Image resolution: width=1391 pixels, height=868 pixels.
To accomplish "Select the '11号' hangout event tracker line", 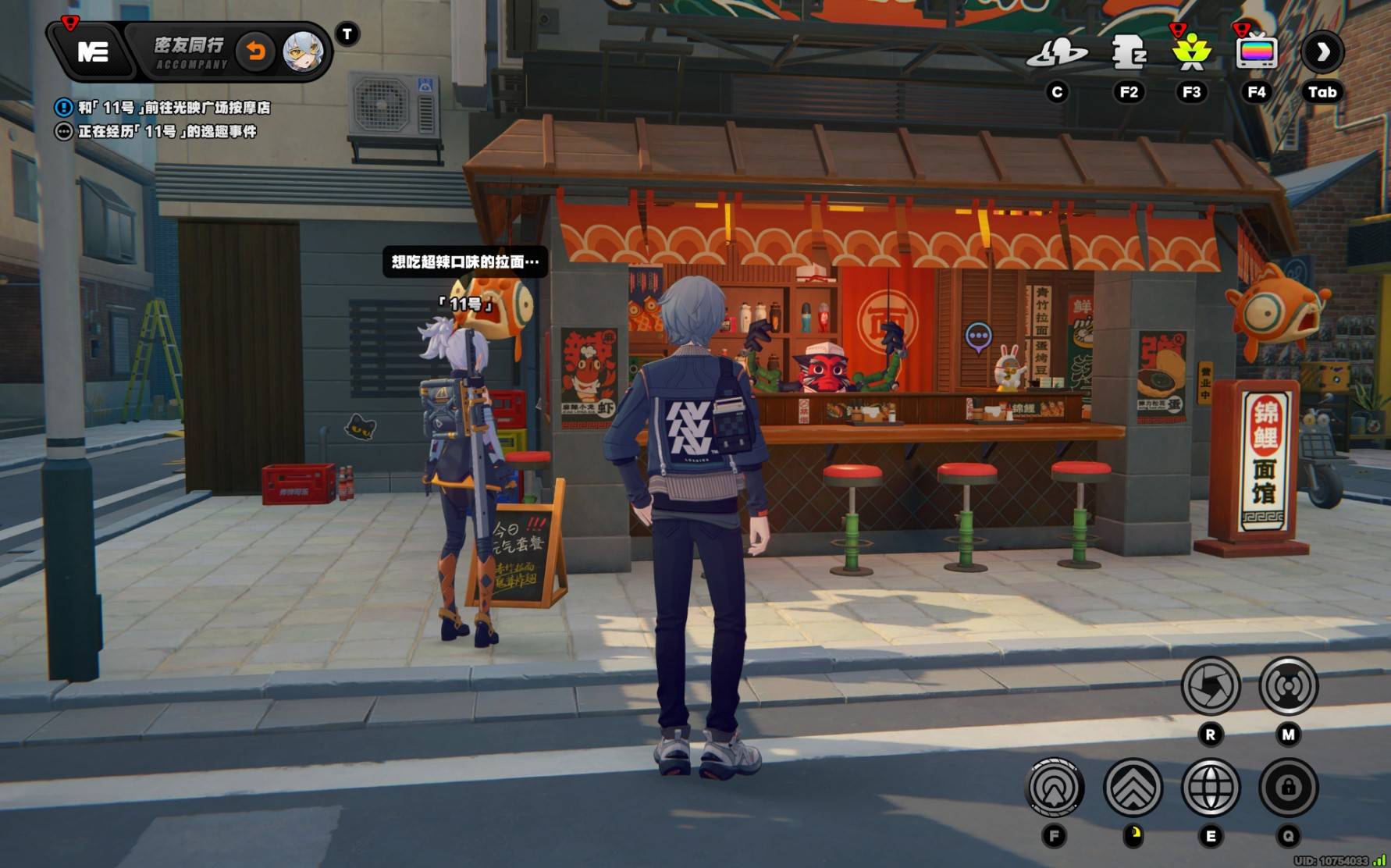I will [x=166, y=132].
